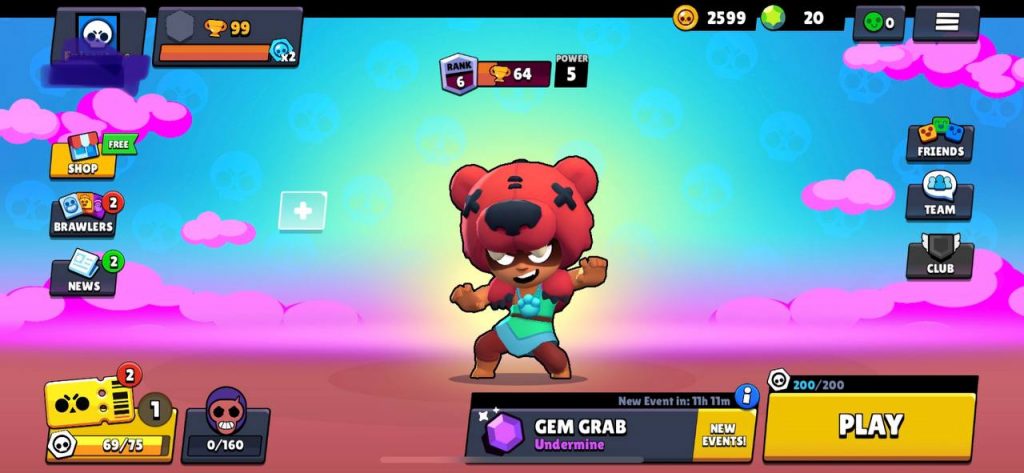View the player profile icon

pos(98,34)
